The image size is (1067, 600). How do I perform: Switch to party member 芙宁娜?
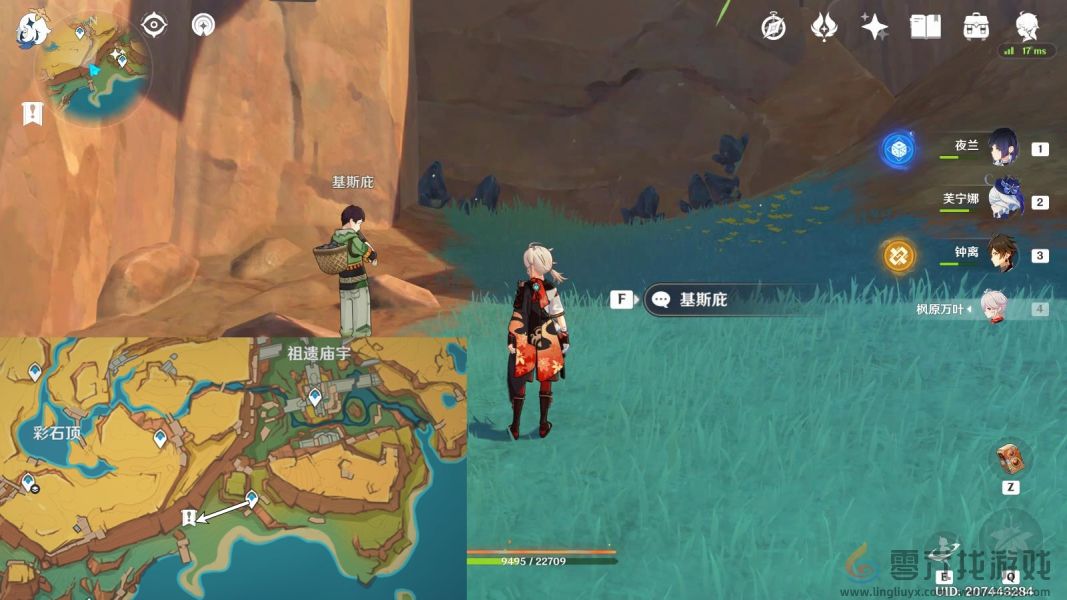tap(1002, 201)
